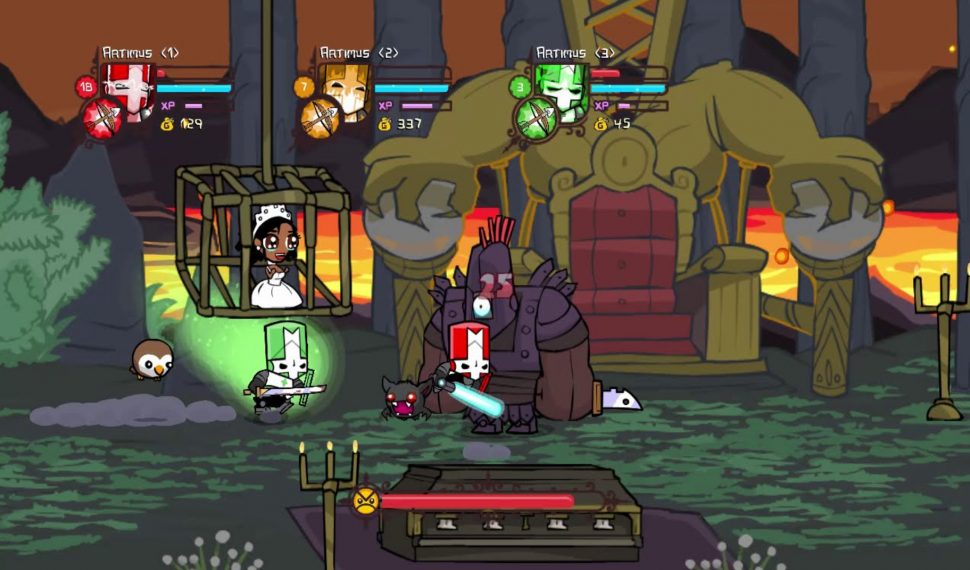The height and width of the screenshot is (570, 970).
Task: Click the red player's bow and arrow icon
Action: tap(102, 118)
